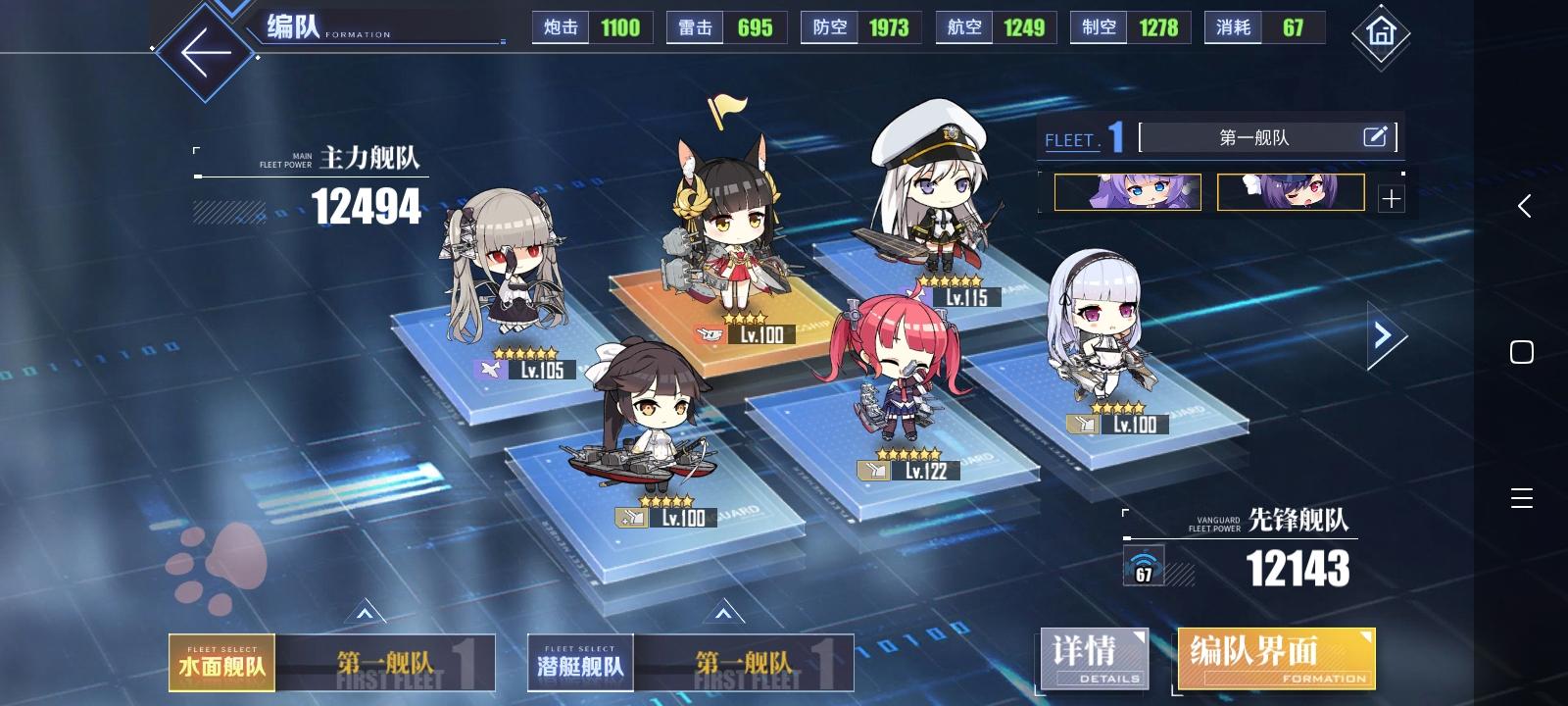The image size is (1568, 706).
Task: Tap the 防空 anti-air stat icon
Action: 829,27
